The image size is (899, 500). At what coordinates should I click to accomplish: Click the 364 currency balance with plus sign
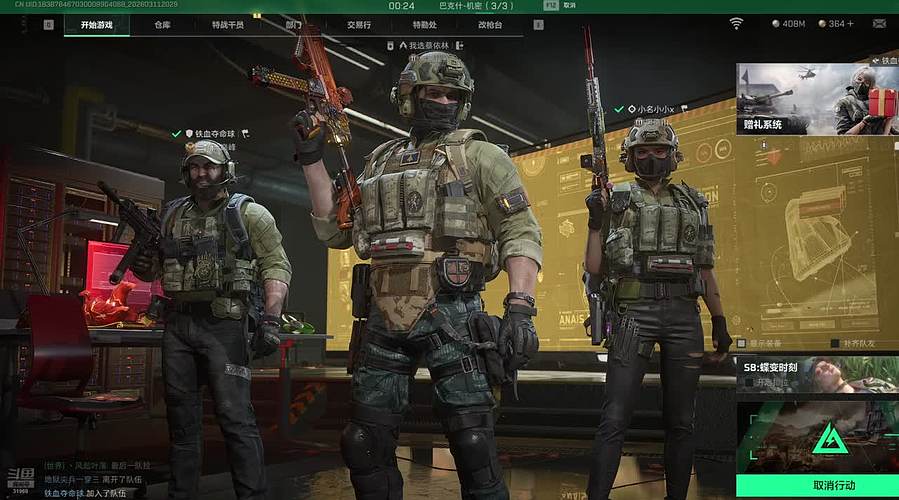coord(835,23)
